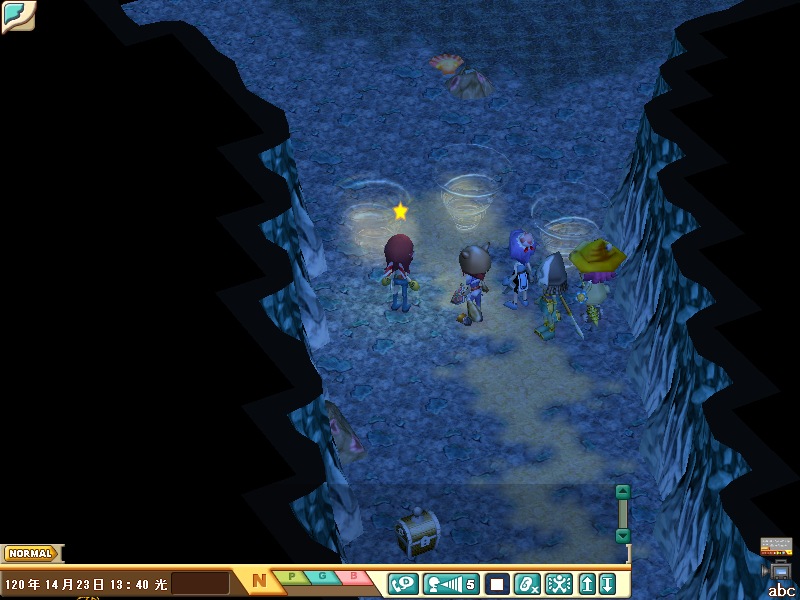
Task: Select the orange N chat tab
Action: [258, 580]
